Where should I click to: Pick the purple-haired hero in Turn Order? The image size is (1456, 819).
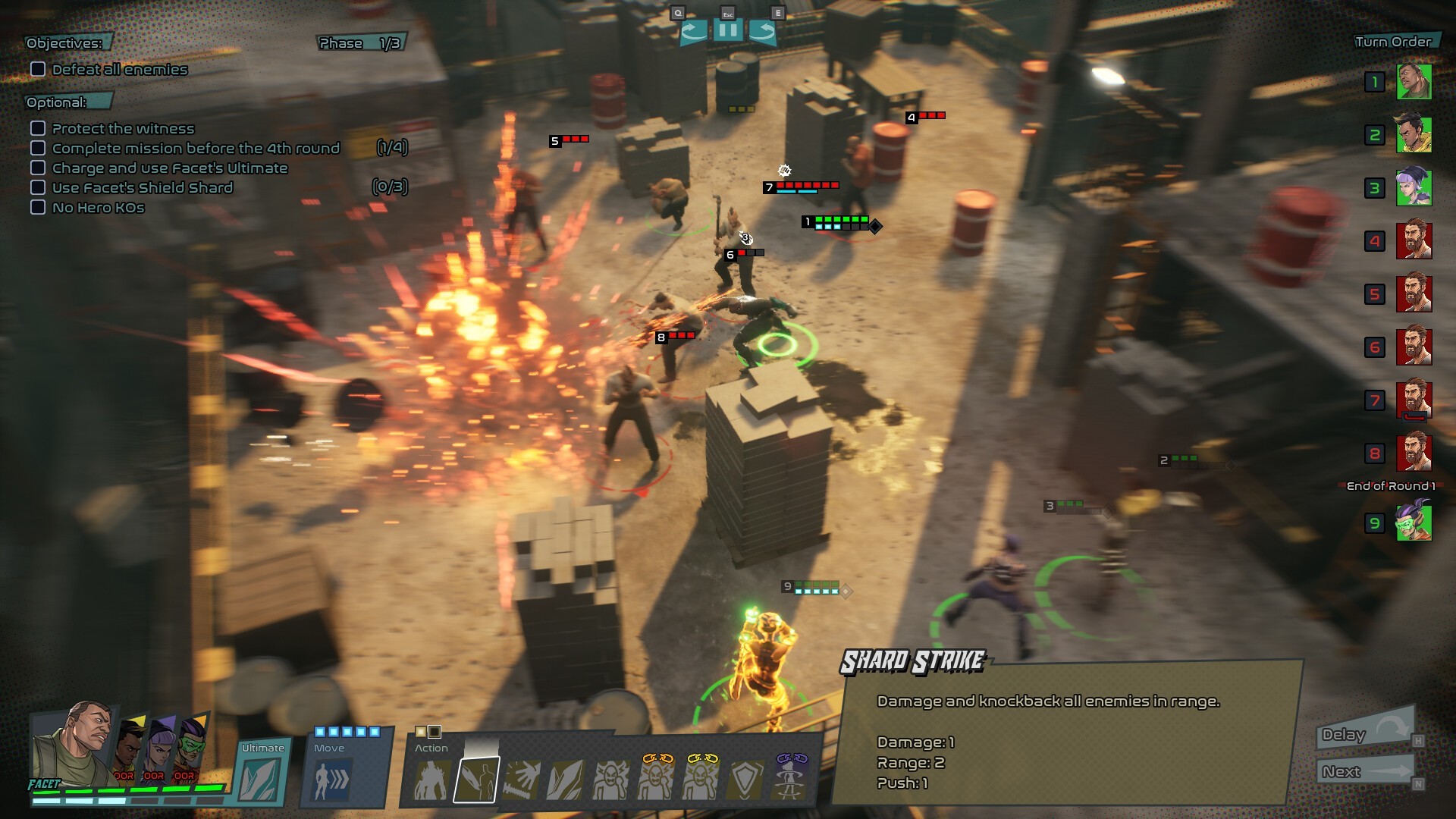tap(1414, 188)
